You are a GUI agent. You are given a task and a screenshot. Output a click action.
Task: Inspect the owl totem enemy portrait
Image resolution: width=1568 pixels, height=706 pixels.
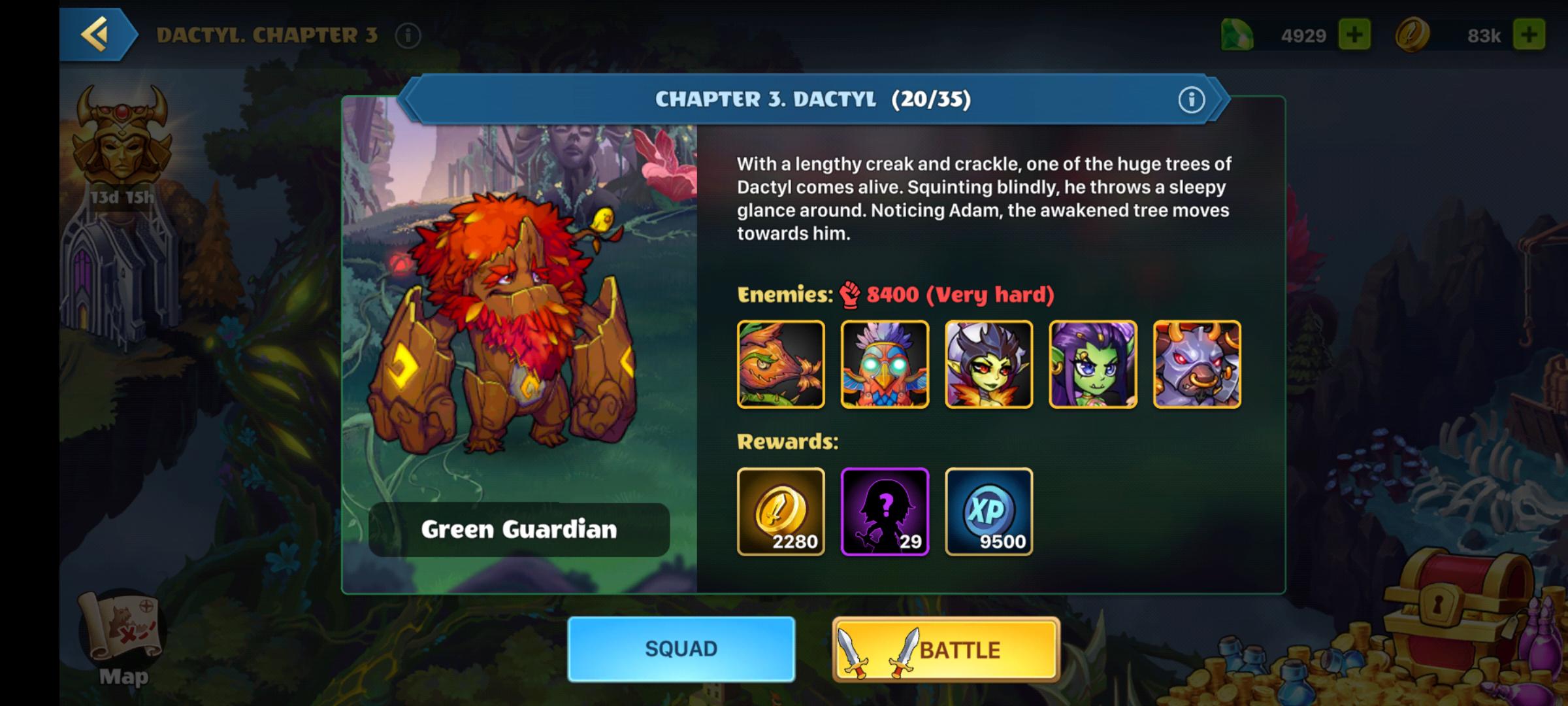coord(885,364)
